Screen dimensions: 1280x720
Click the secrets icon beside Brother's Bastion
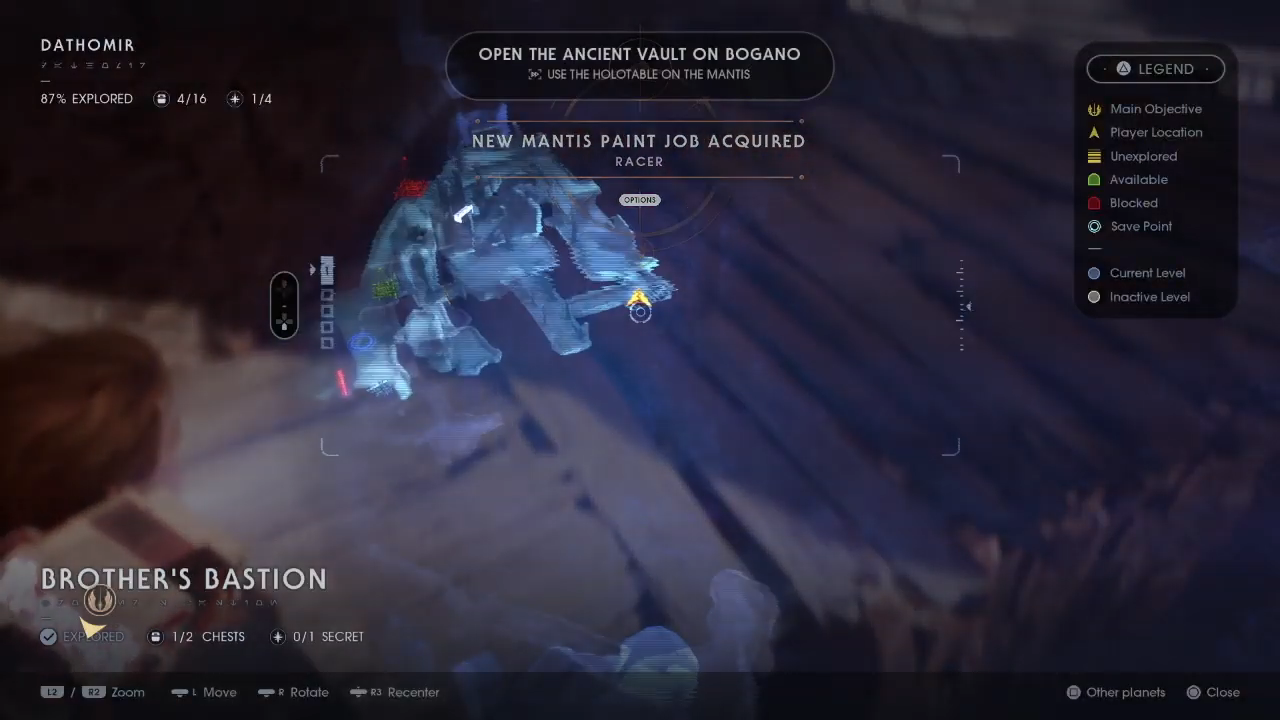click(x=277, y=636)
